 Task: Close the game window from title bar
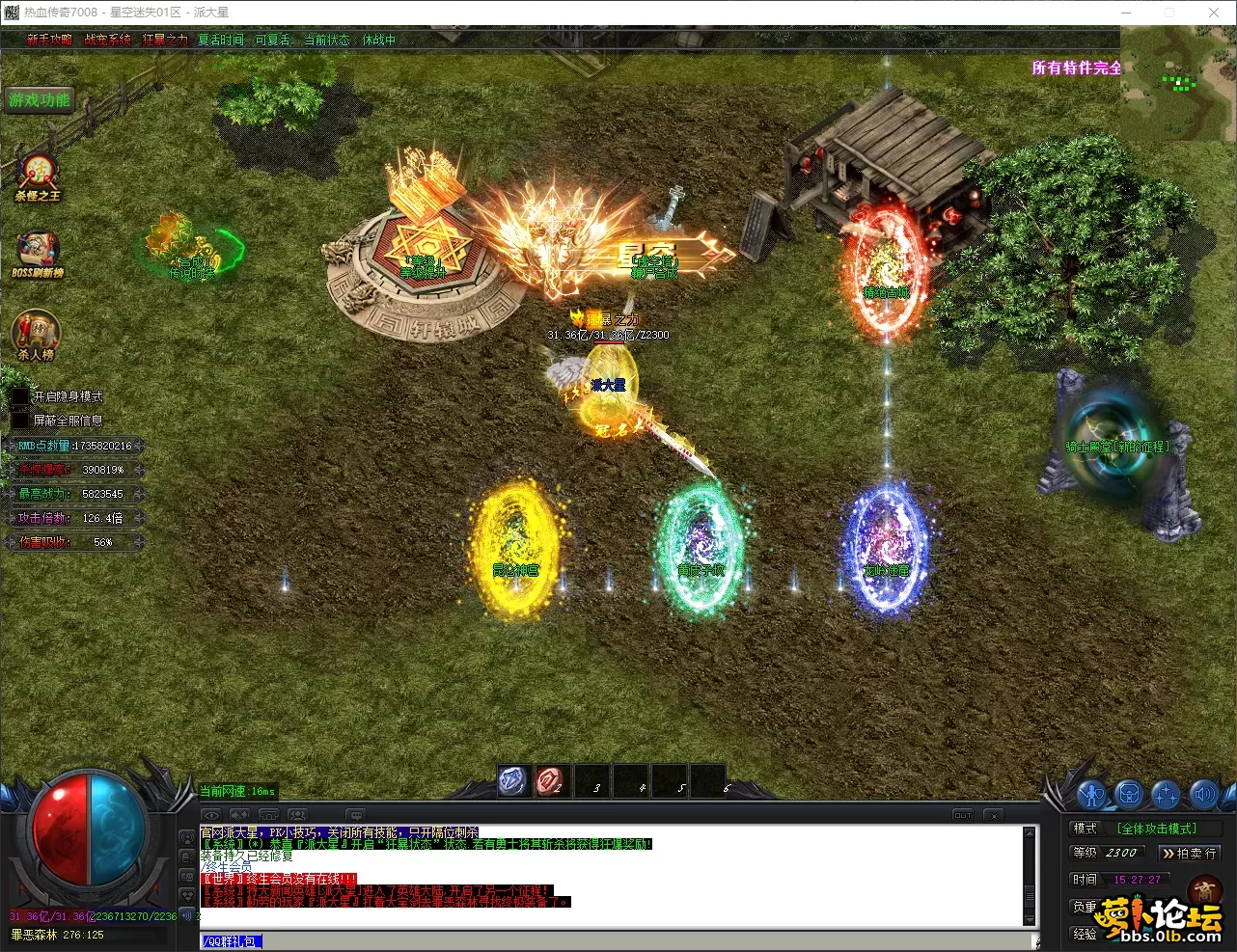point(1214,13)
